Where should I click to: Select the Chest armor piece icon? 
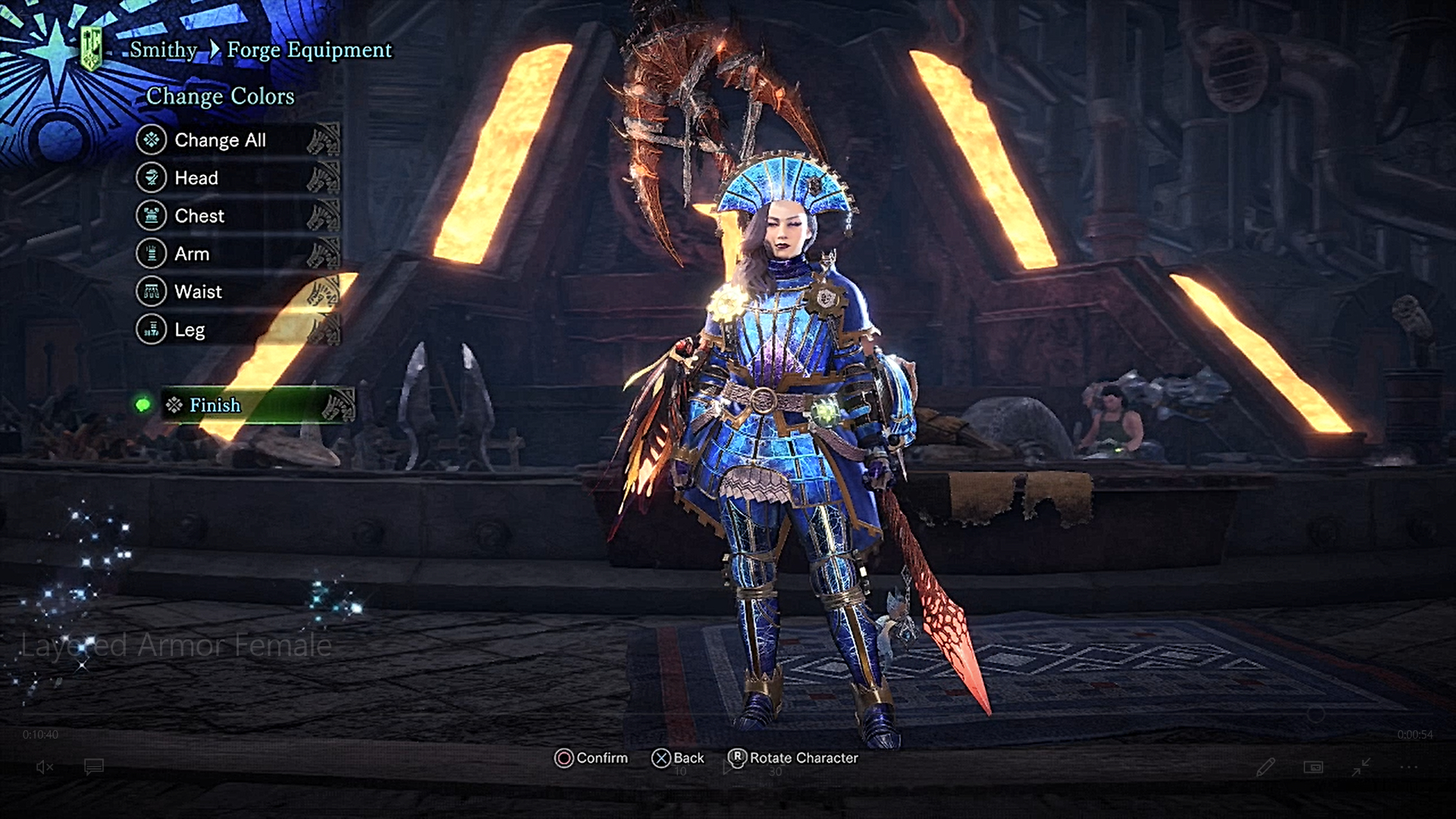click(x=151, y=215)
